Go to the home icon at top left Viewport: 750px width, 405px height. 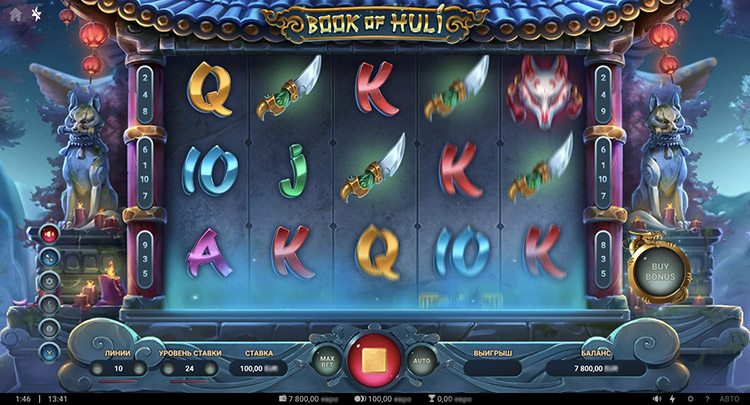pyautogui.click(x=14, y=14)
